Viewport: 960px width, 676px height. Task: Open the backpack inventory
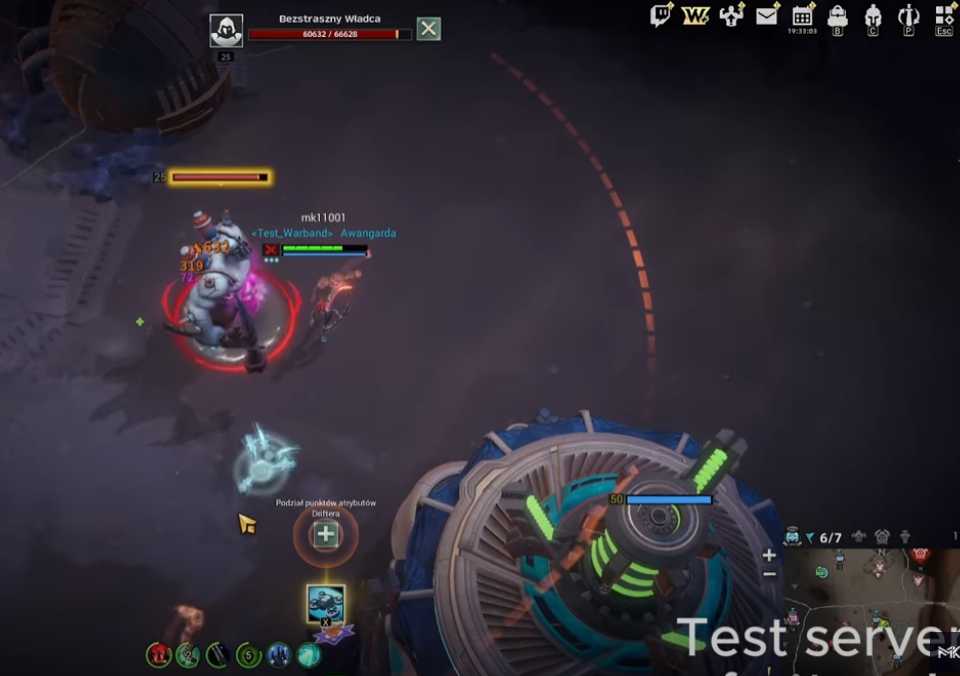[838, 16]
